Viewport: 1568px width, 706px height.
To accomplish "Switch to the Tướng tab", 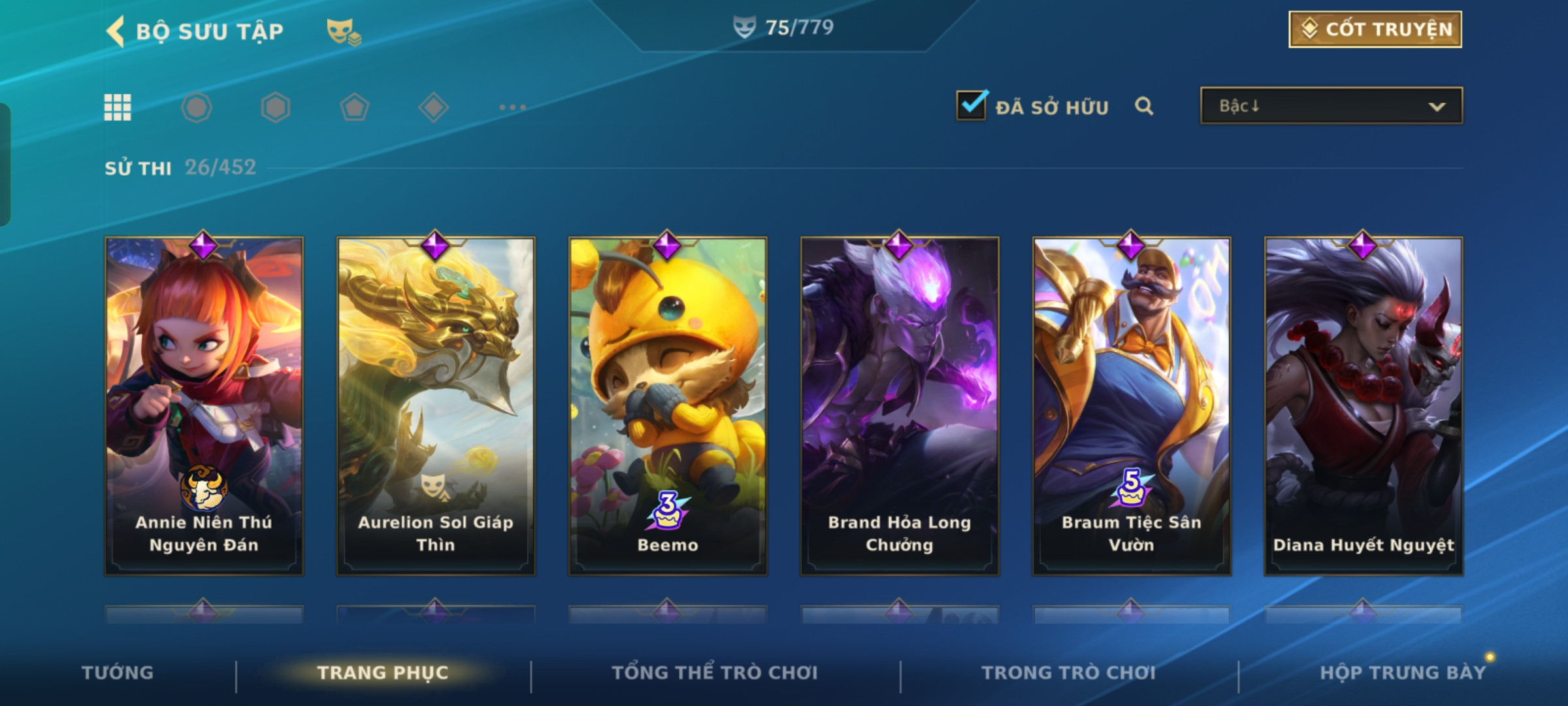I will pyautogui.click(x=118, y=673).
